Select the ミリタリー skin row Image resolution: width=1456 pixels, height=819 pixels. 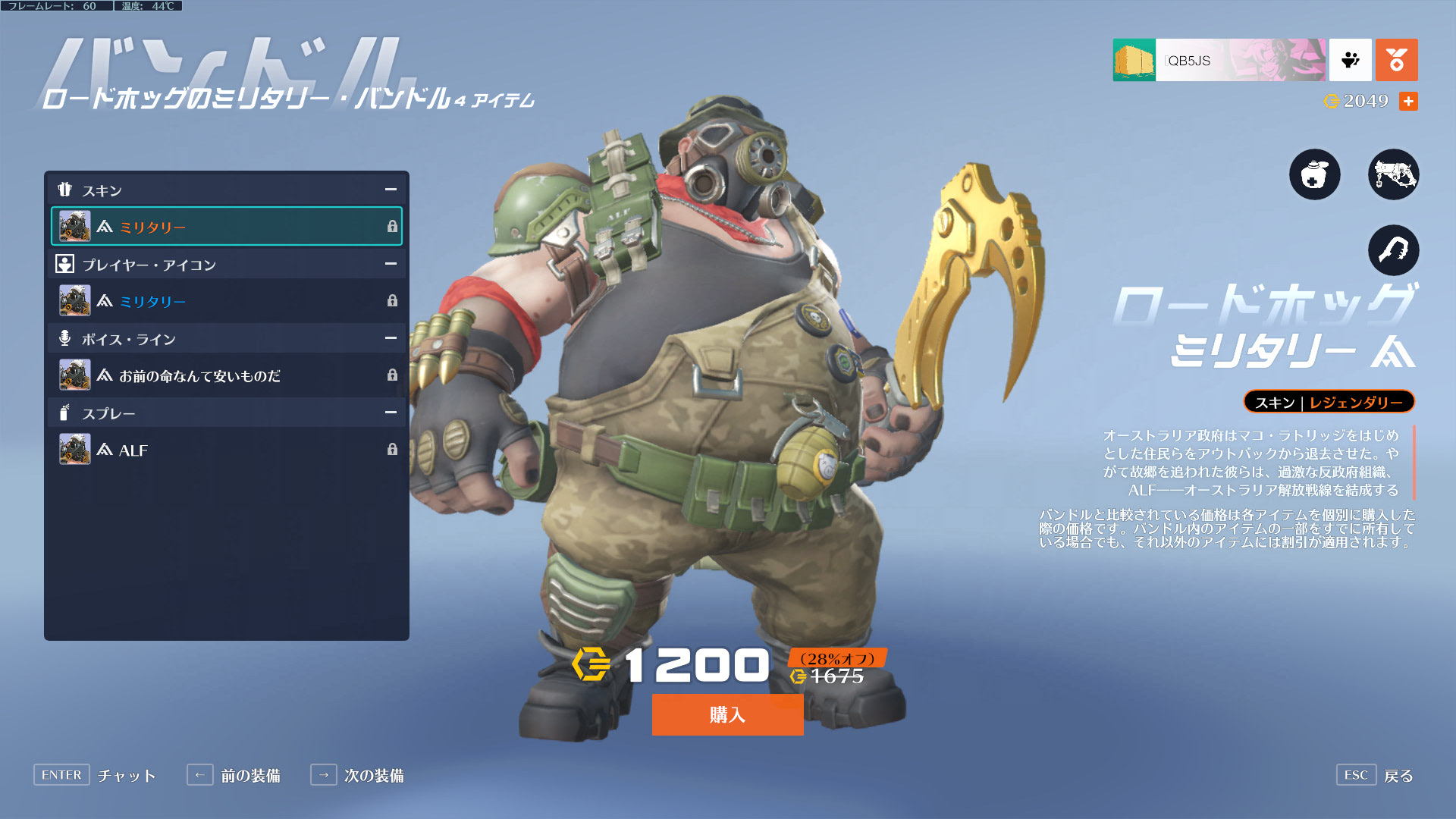(226, 226)
